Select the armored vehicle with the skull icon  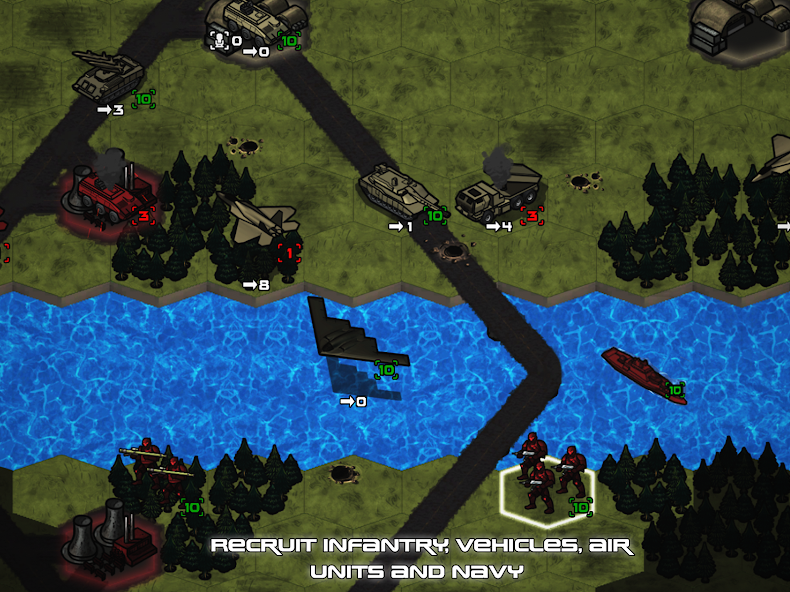[253, 18]
